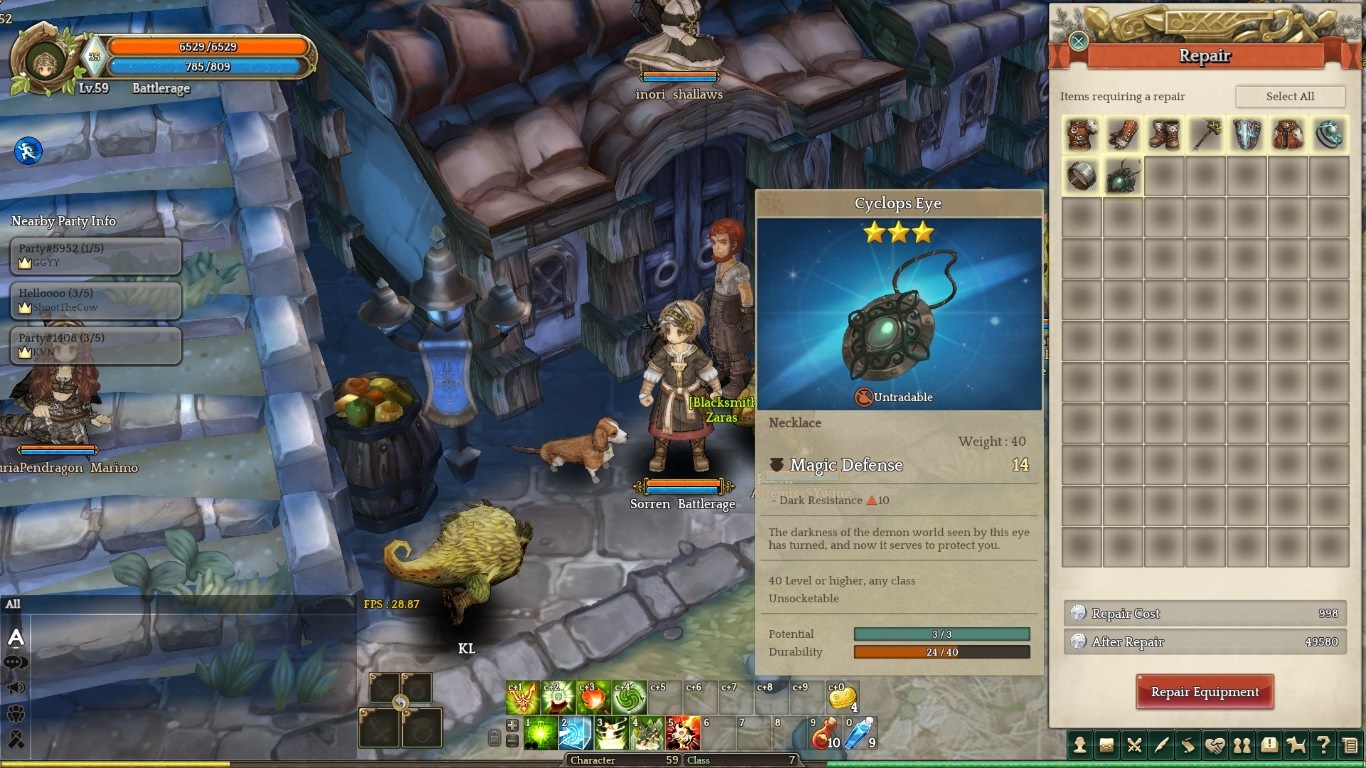Choose Select All in the repair window
This screenshot has width=1366, height=768.
(1290, 96)
